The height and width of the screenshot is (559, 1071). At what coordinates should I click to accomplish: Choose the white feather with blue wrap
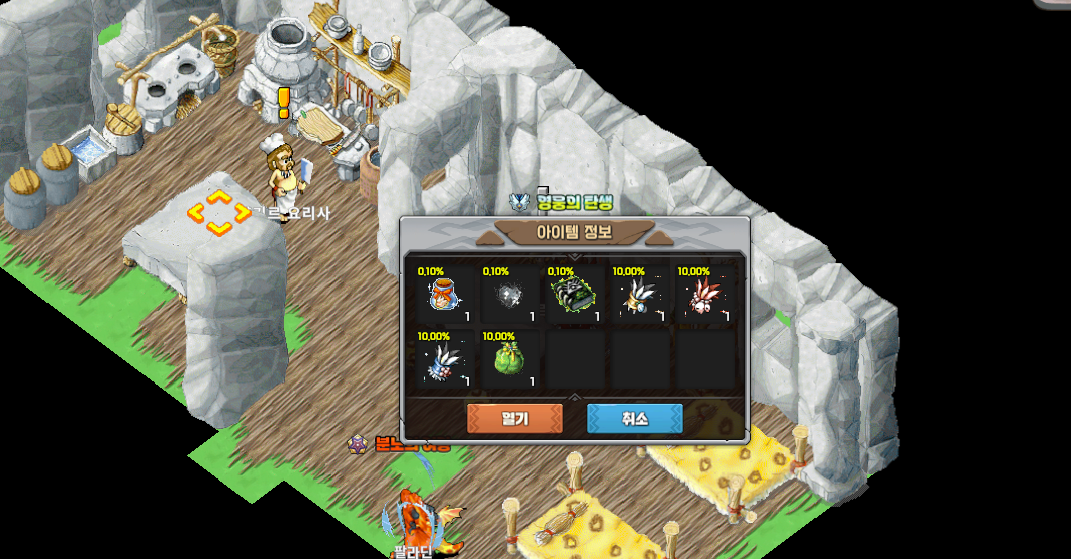pyautogui.click(x=444, y=361)
